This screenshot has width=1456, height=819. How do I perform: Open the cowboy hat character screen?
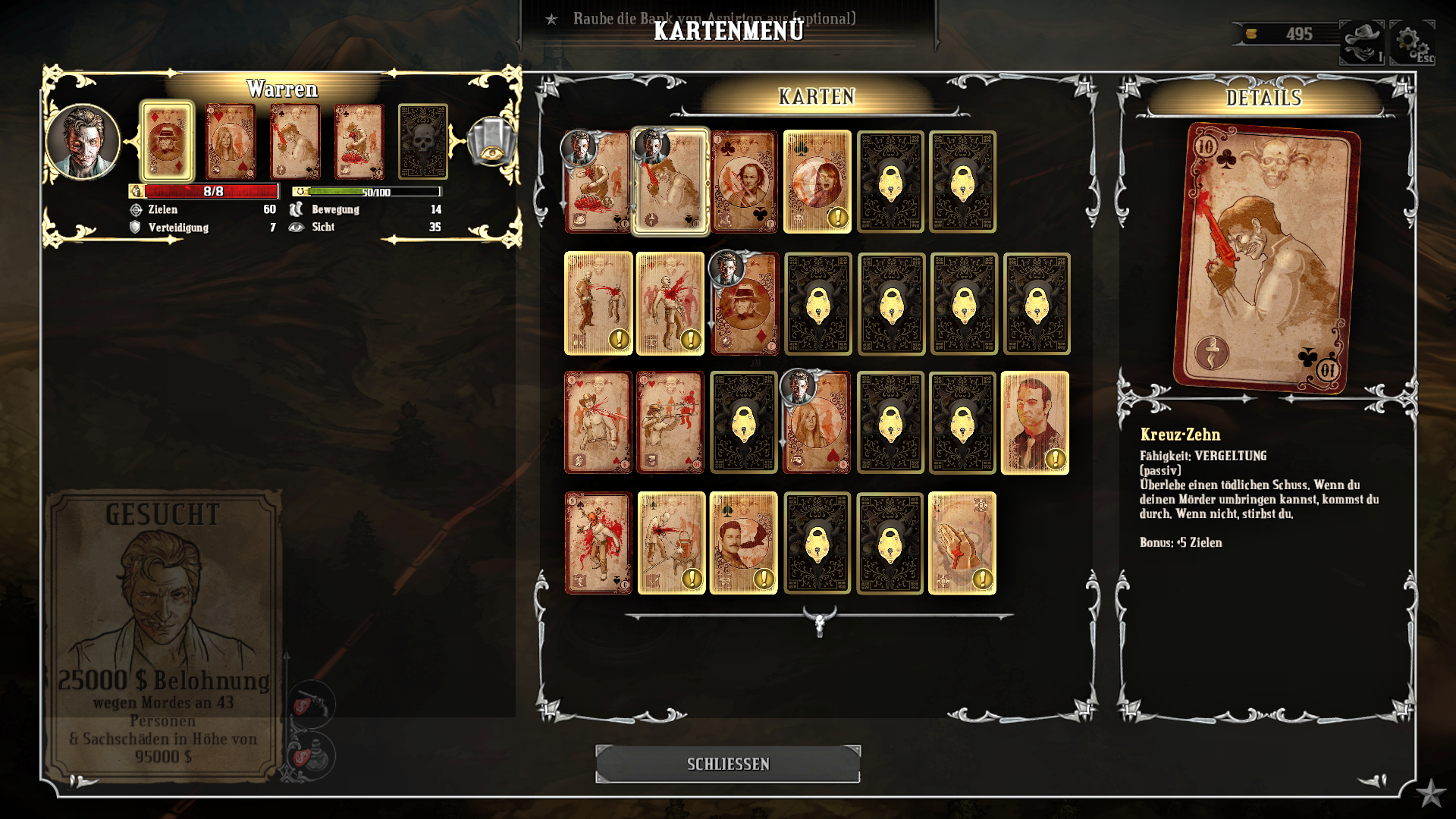point(1362,42)
